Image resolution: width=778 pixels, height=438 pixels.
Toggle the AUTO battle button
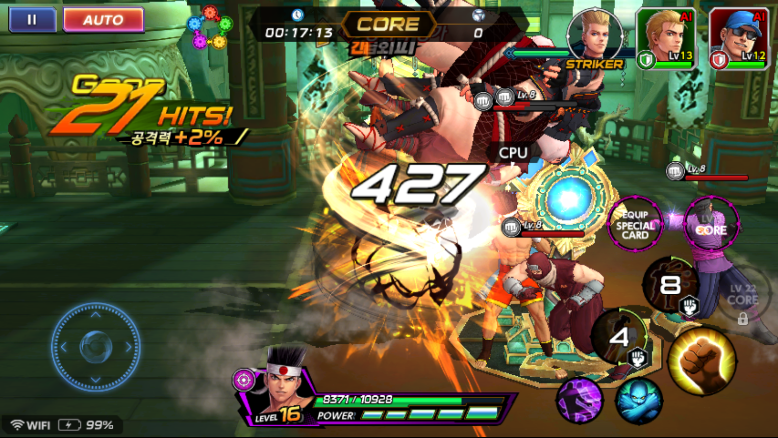click(103, 19)
